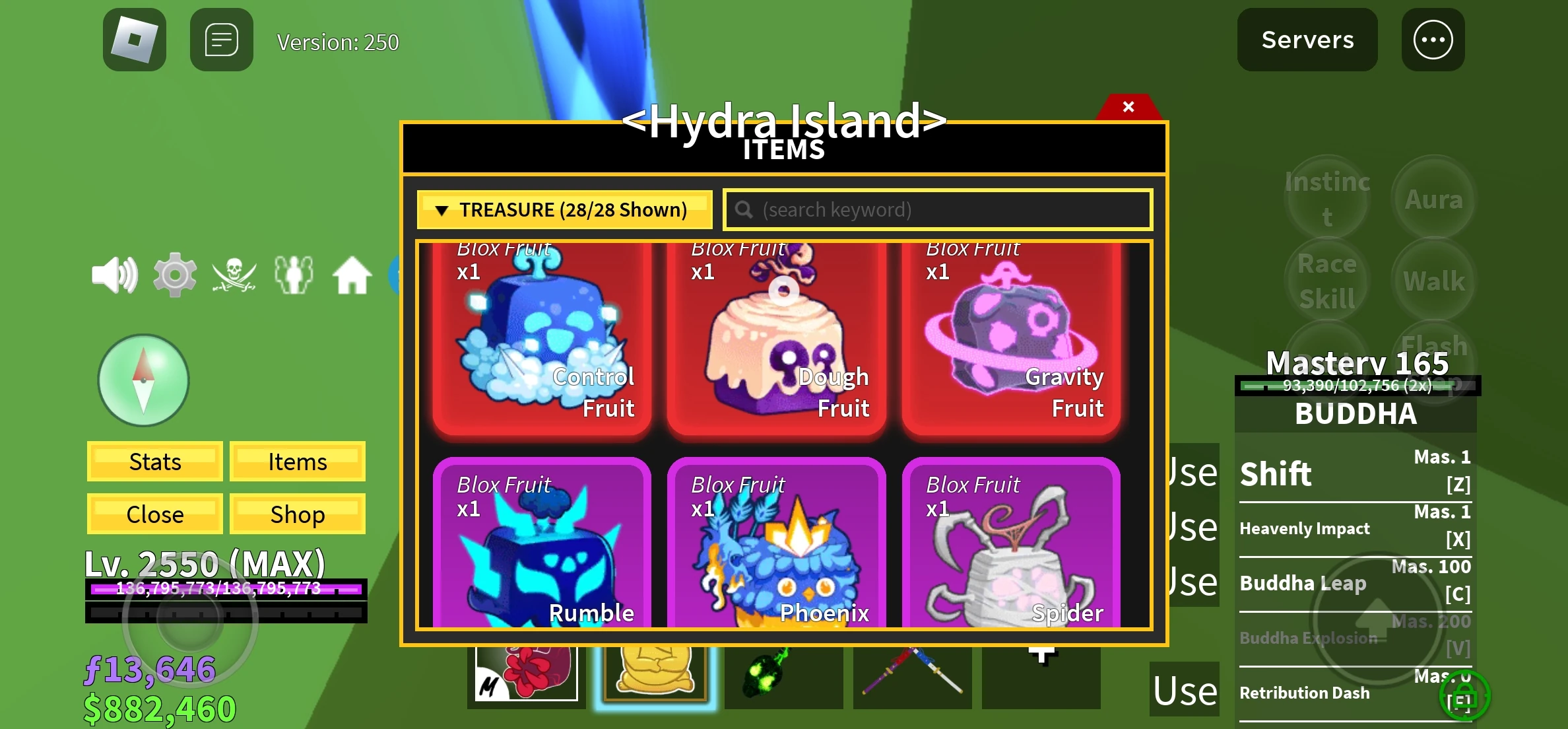
Task: Expand the Roblox menu icon
Action: (x=133, y=40)
